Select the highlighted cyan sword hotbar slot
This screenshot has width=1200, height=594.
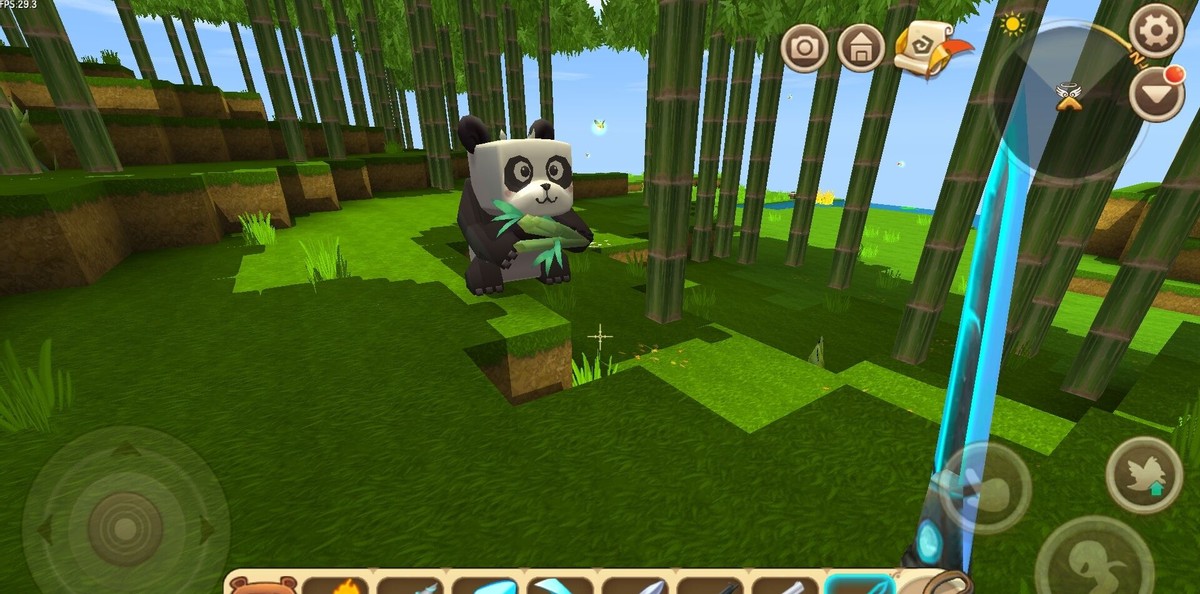[x=860, y=584]
